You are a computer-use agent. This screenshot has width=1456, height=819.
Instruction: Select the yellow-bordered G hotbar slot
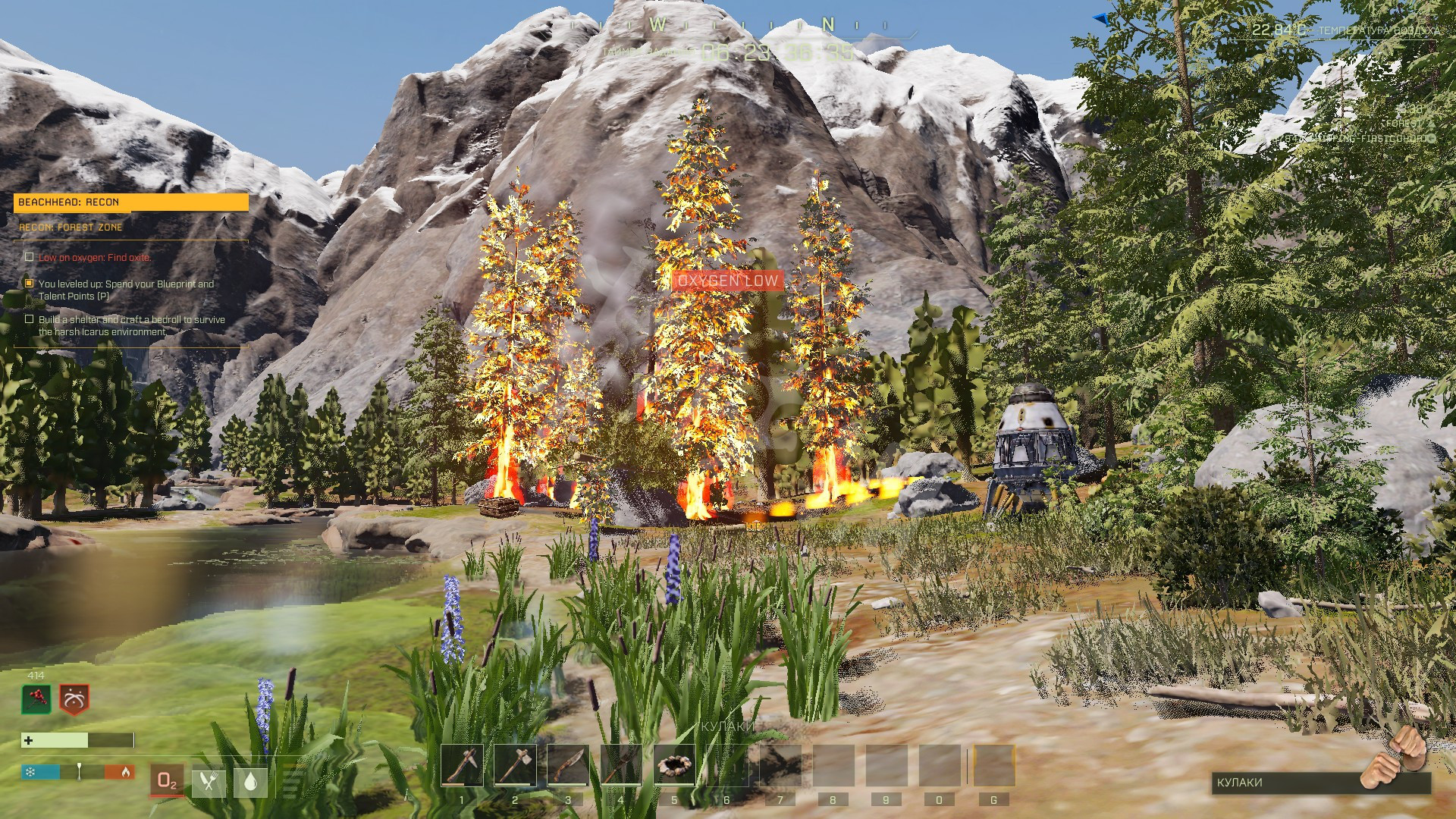[993, 765]
